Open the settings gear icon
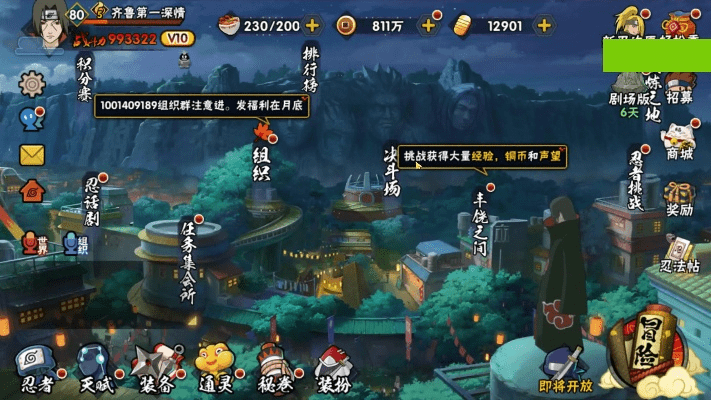This screenshot has width=711, height=400. coord(32,82)
